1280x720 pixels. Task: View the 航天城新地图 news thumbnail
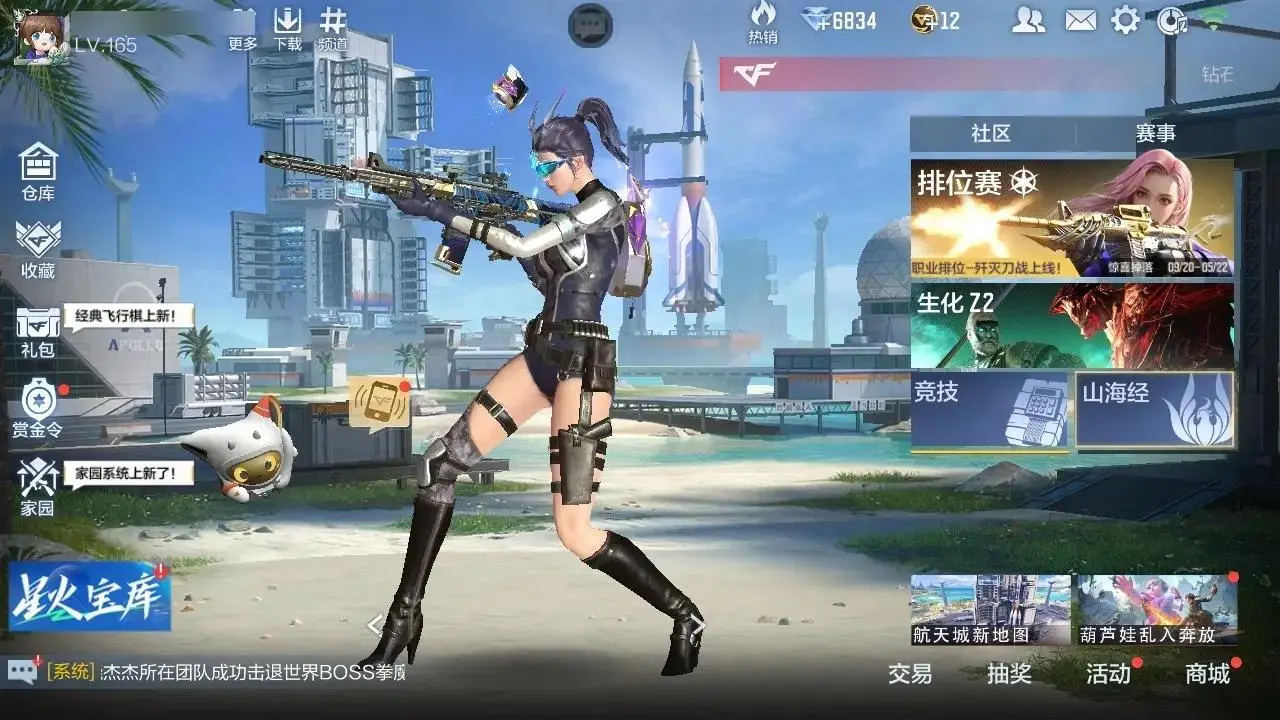point(990,609)
